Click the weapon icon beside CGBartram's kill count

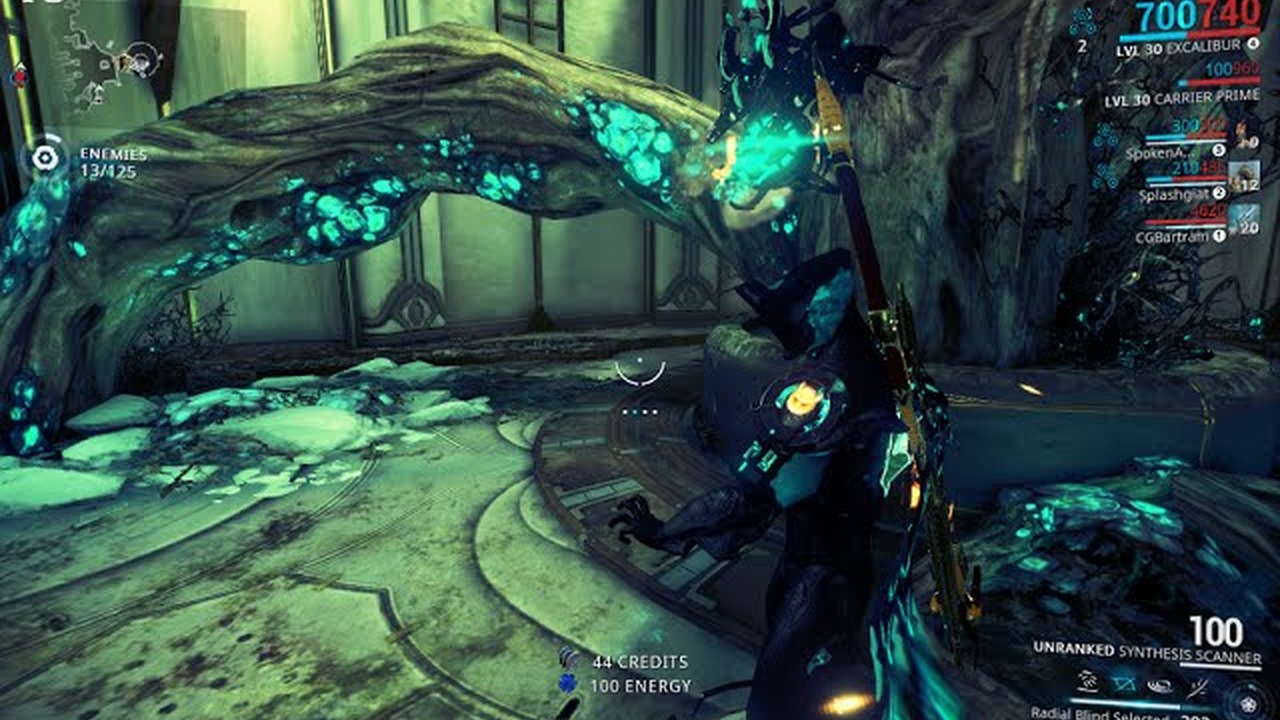coord(1242,219)
